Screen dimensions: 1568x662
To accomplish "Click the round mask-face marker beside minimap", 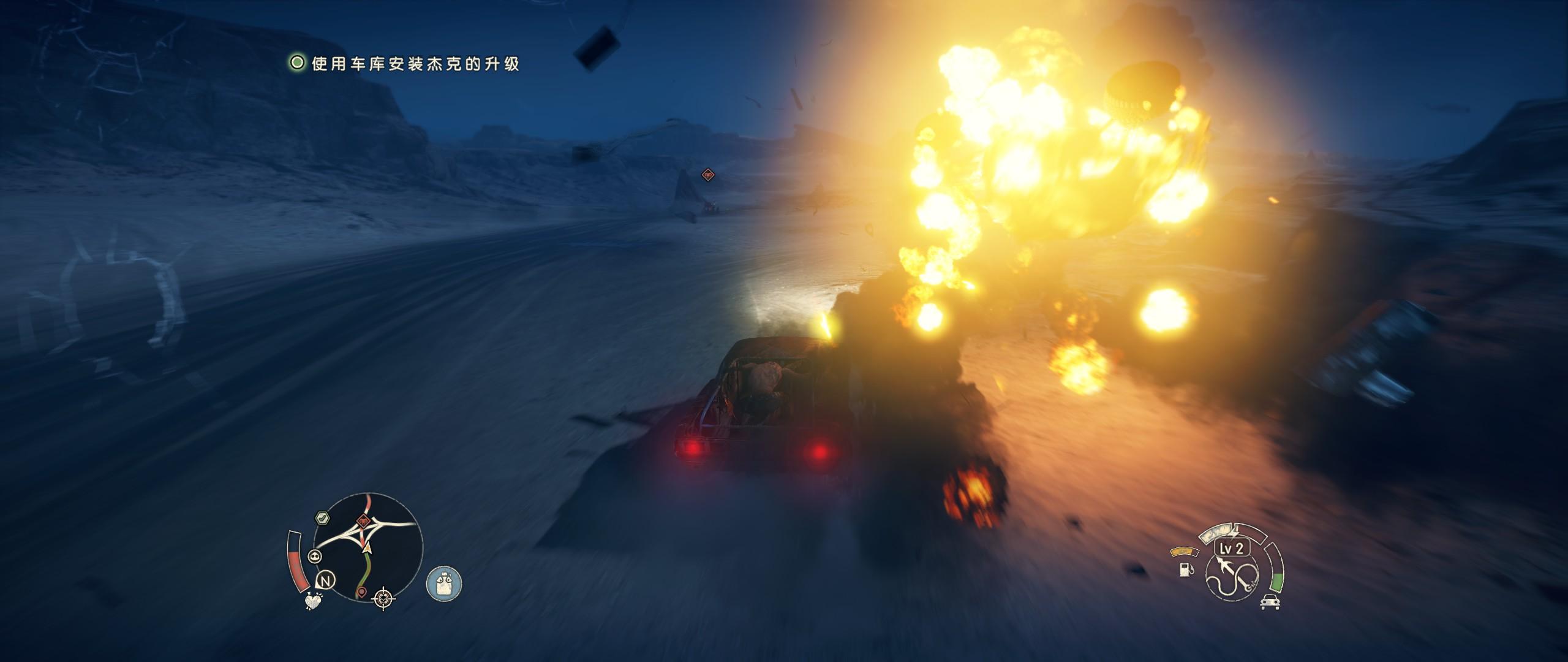I will (x=316, y=557).
